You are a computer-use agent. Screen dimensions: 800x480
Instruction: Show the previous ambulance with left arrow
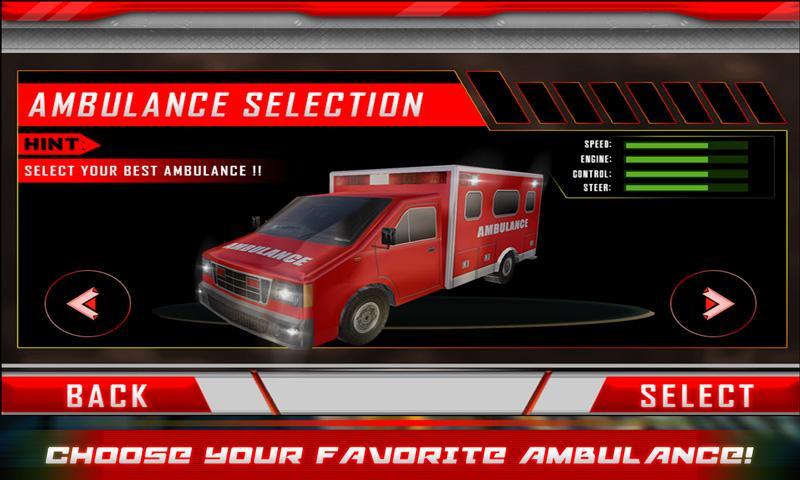pyautogui.click(x=87, y=301)
